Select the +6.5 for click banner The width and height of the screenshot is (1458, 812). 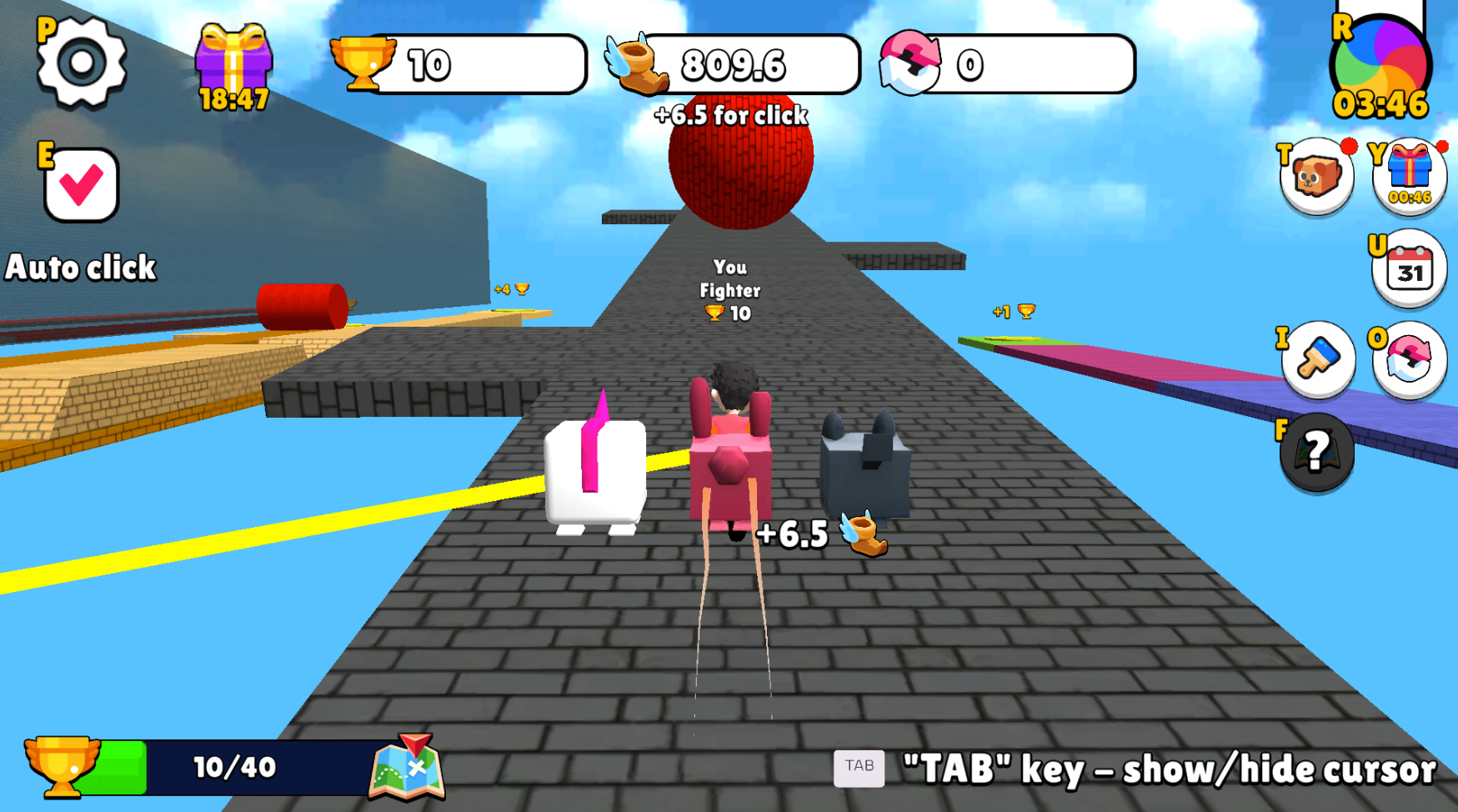tap(729, 116)
